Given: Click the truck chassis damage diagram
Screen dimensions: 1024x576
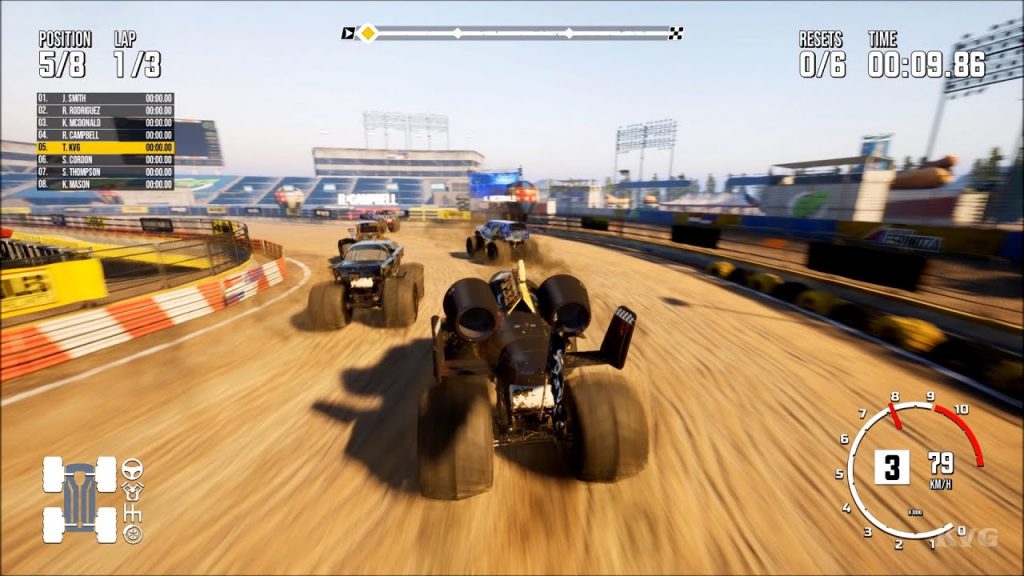Looking at the screenshot, I should click(80, 499).
